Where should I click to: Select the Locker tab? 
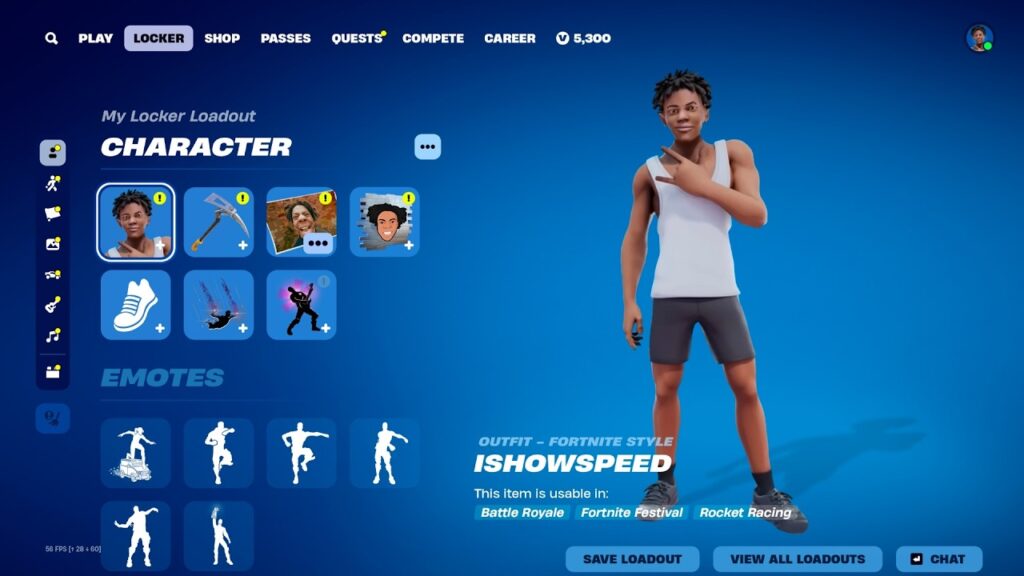[159, 39]
